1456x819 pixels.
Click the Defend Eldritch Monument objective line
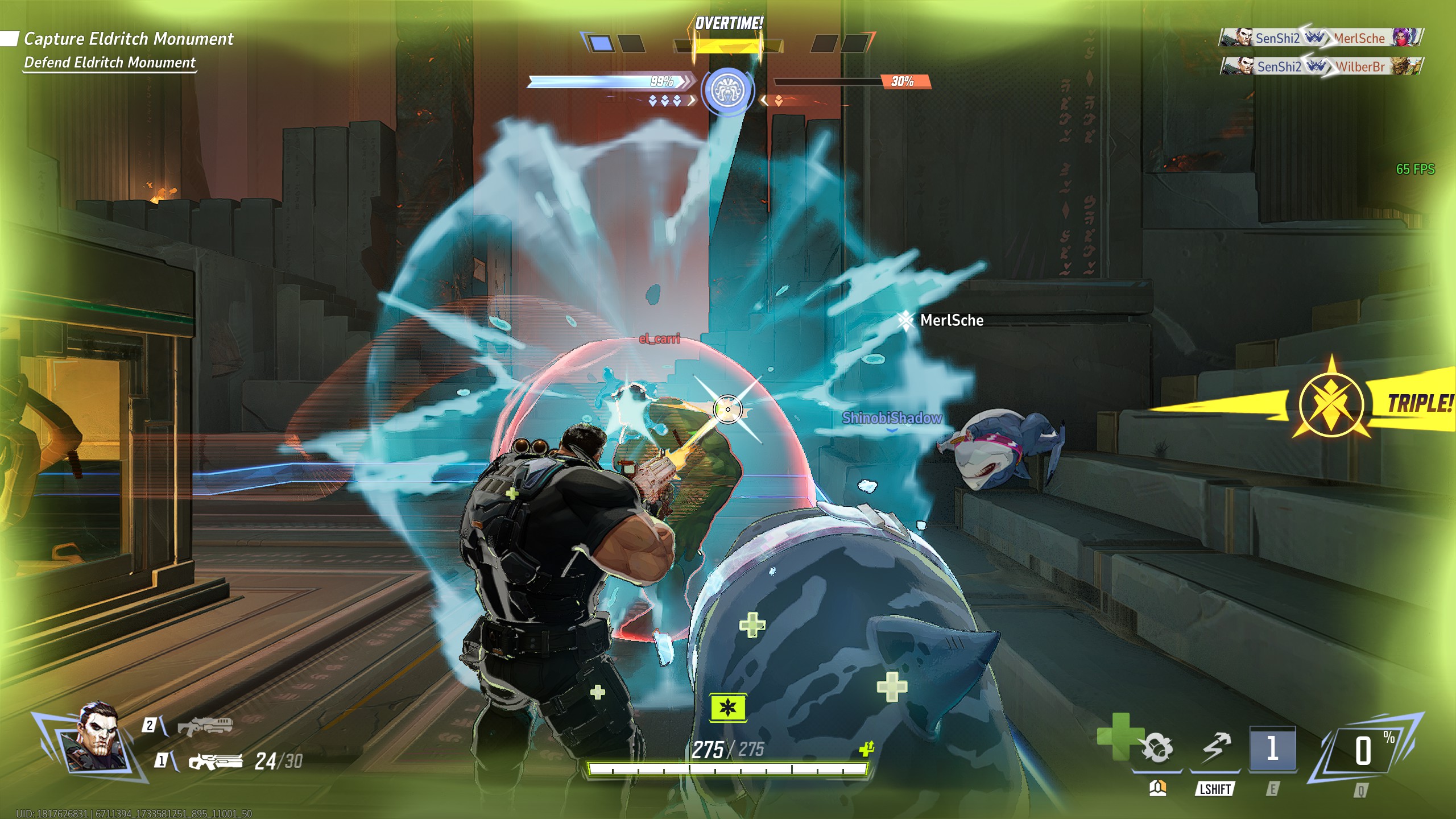coord(110,63)
